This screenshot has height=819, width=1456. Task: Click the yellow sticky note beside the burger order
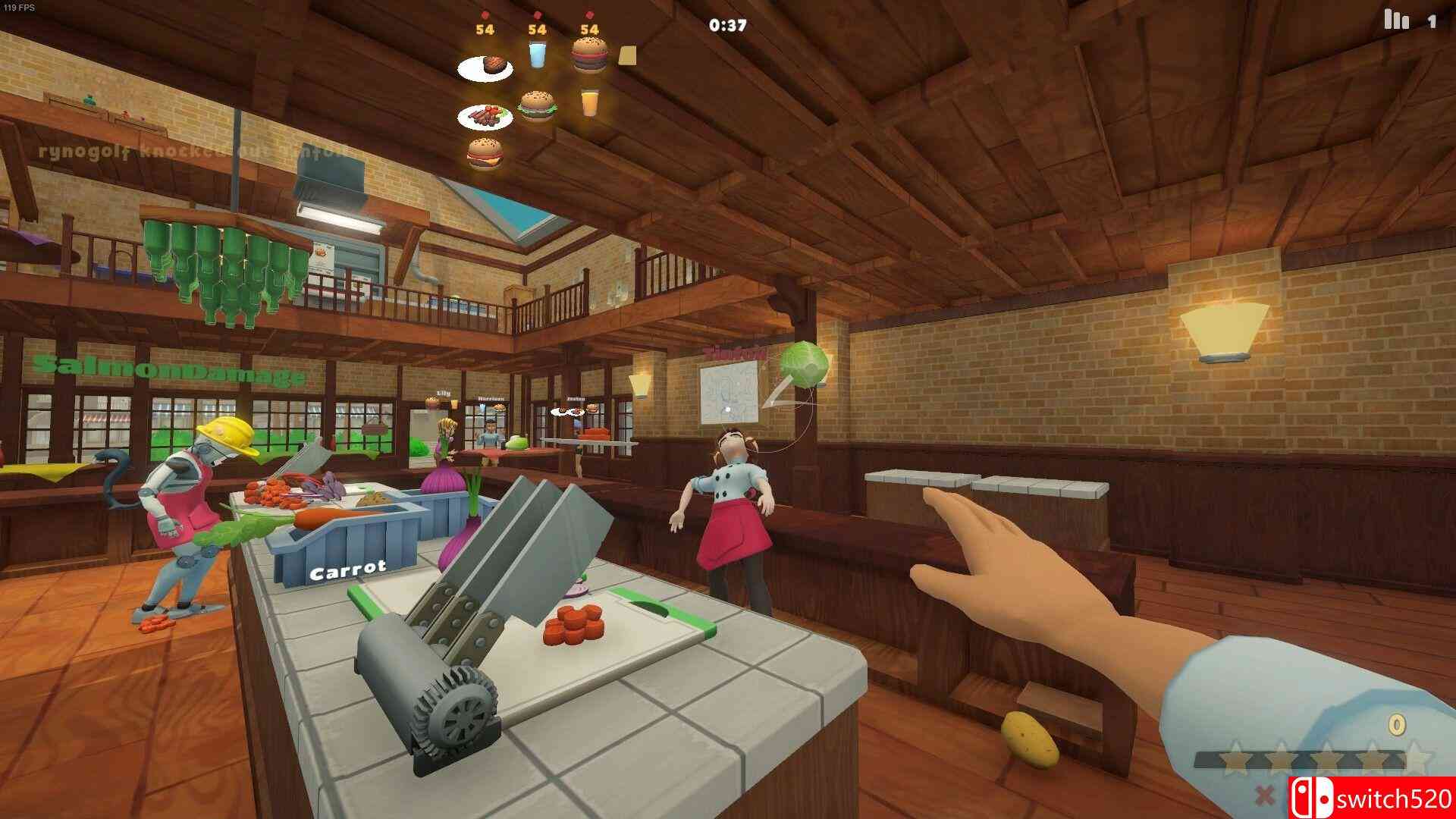pyautogui.click(x=626, y=56)
